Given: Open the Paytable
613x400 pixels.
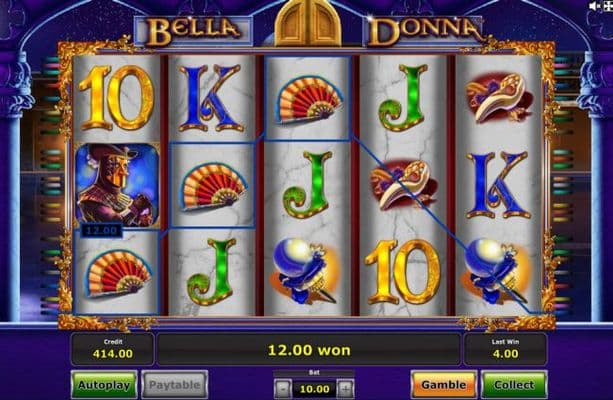Looking at the screenshot, I should (174, 384).
